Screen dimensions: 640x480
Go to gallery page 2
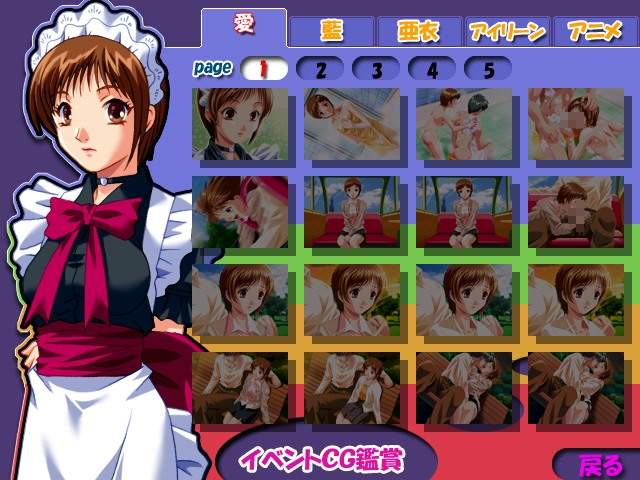[x=320, y=69]
